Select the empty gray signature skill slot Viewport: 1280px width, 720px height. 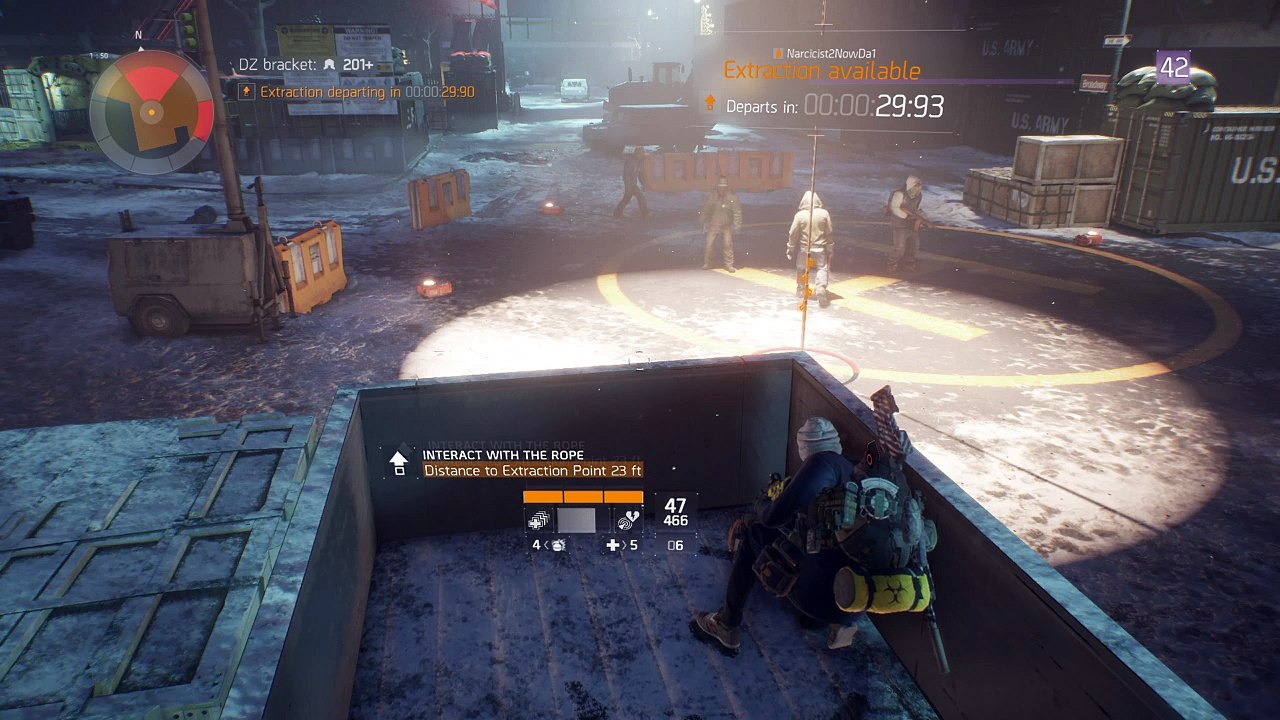tap(576, 520)
